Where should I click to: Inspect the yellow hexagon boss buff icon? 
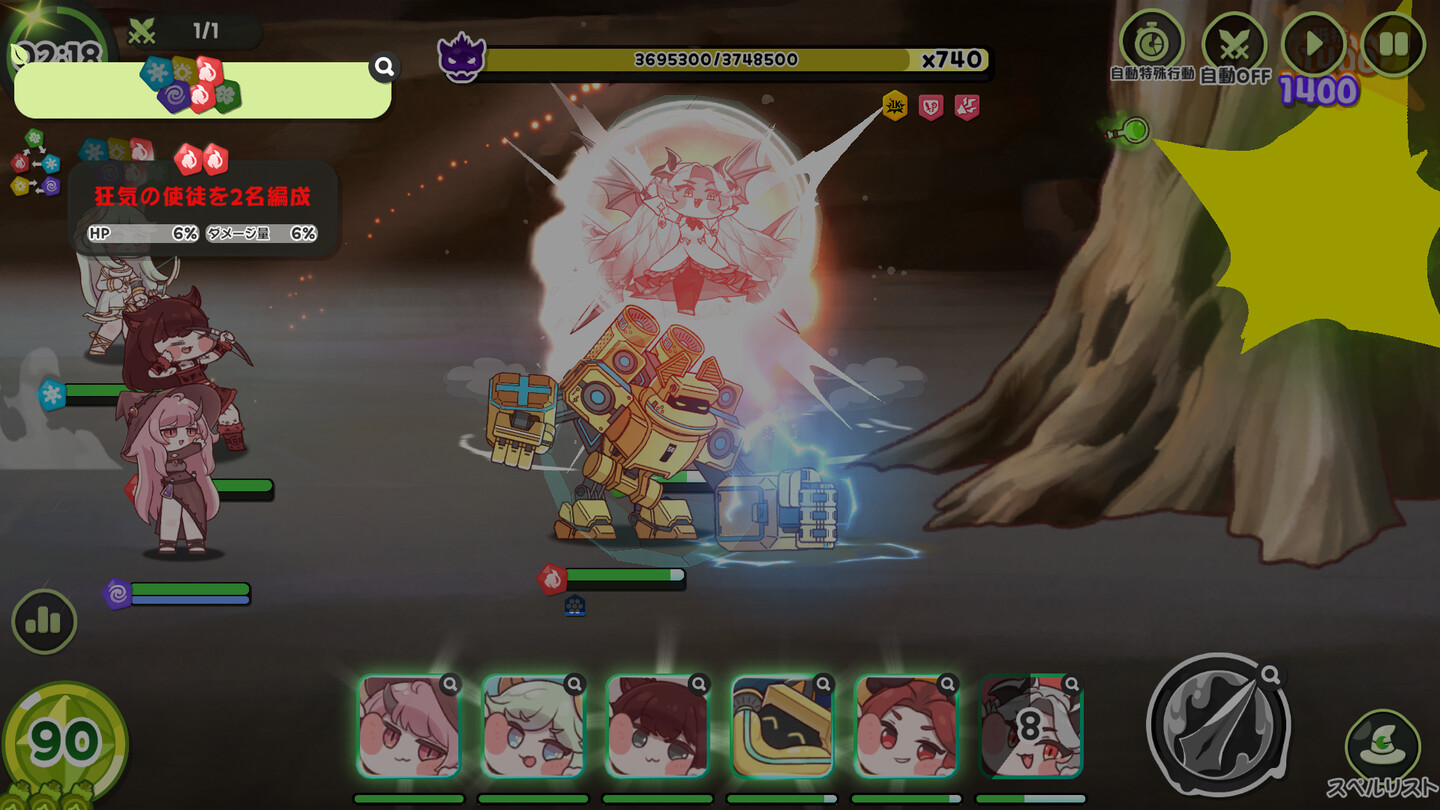tap(895, 105)
